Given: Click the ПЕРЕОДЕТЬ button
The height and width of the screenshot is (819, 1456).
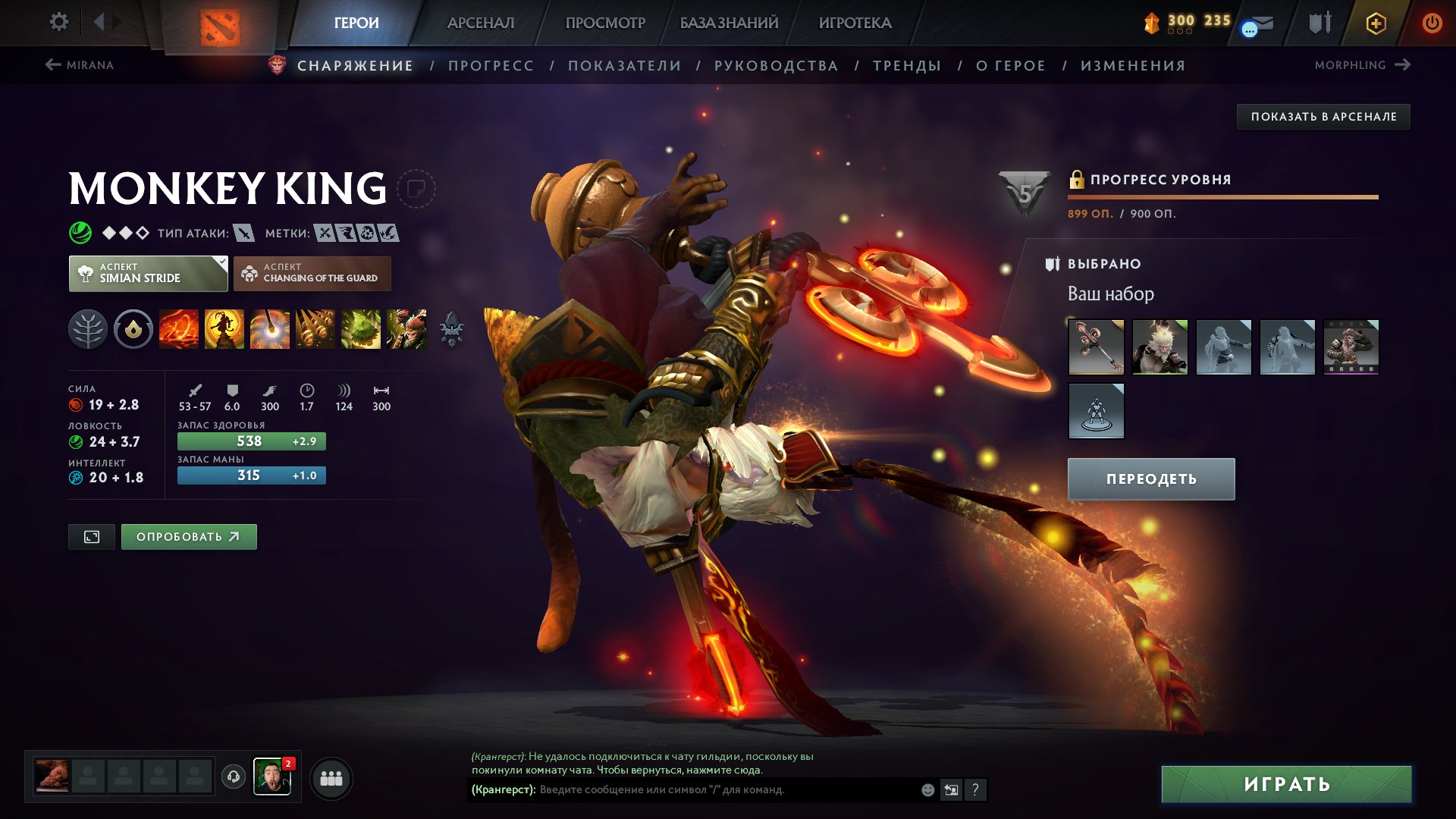Looking at the screenshot, I should point(1150,479).
